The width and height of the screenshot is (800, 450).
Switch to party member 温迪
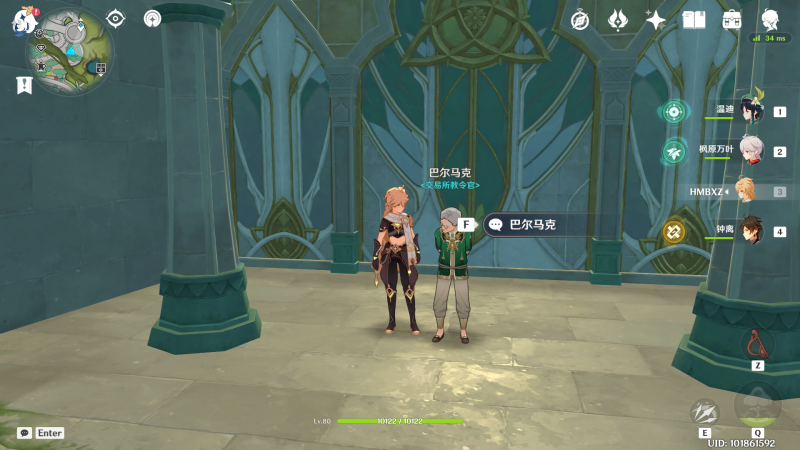point(750,110)
